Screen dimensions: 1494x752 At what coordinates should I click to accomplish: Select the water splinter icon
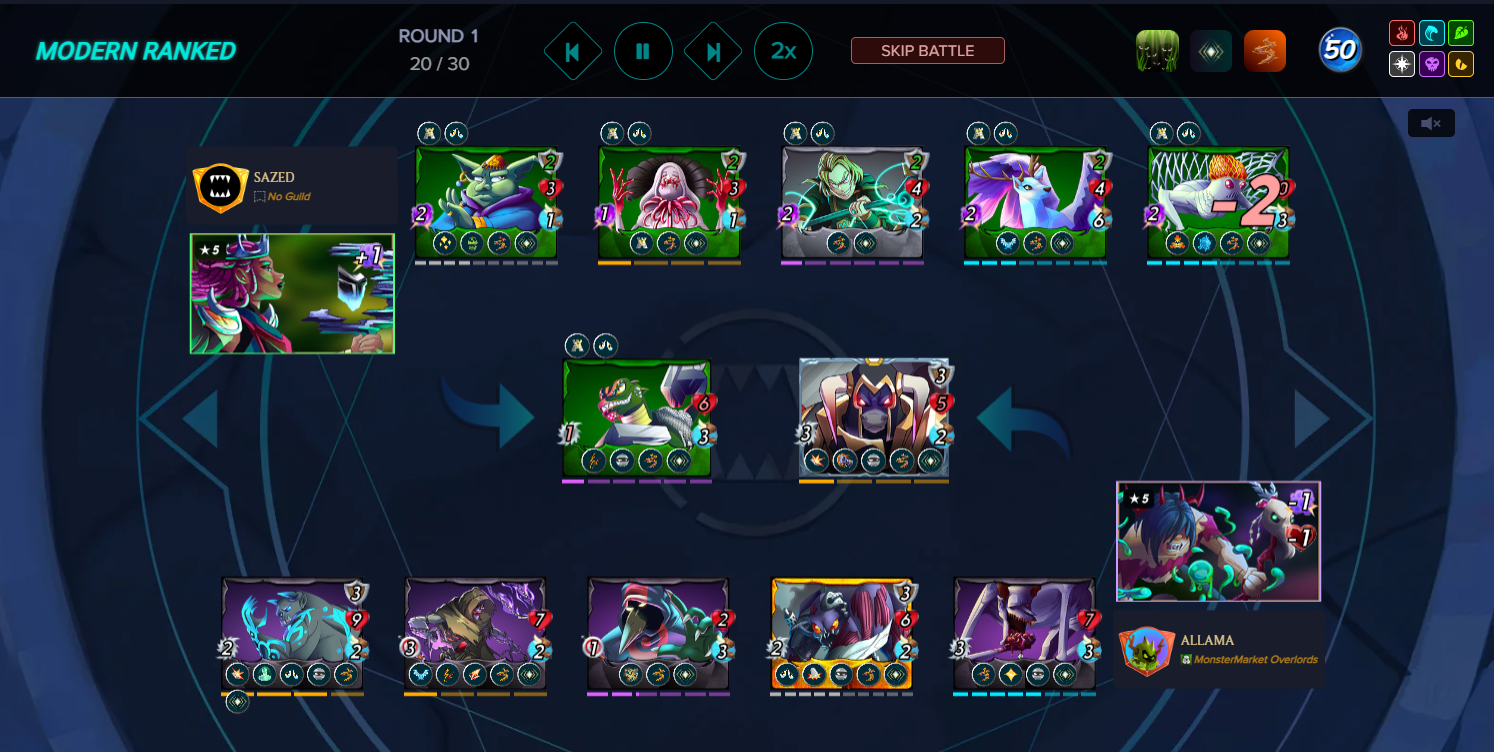click(1431, 31)
